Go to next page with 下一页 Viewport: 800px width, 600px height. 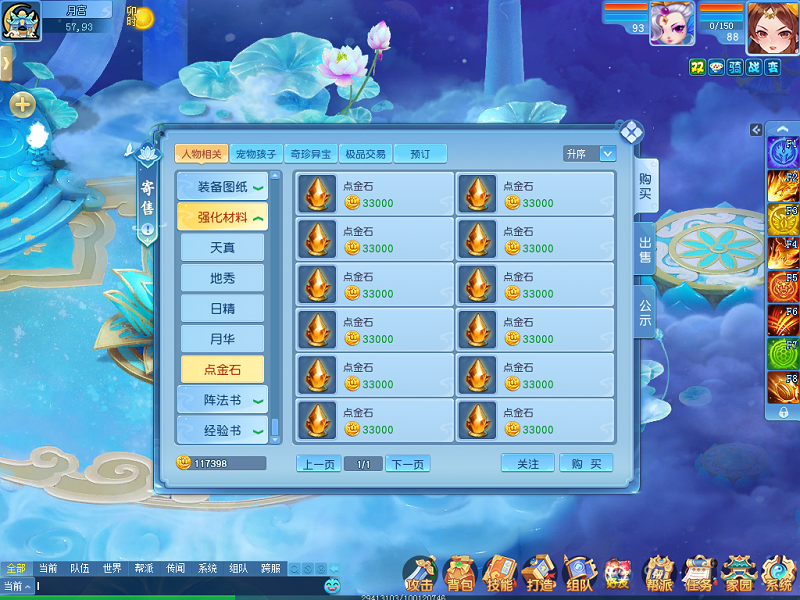(408, 464)
